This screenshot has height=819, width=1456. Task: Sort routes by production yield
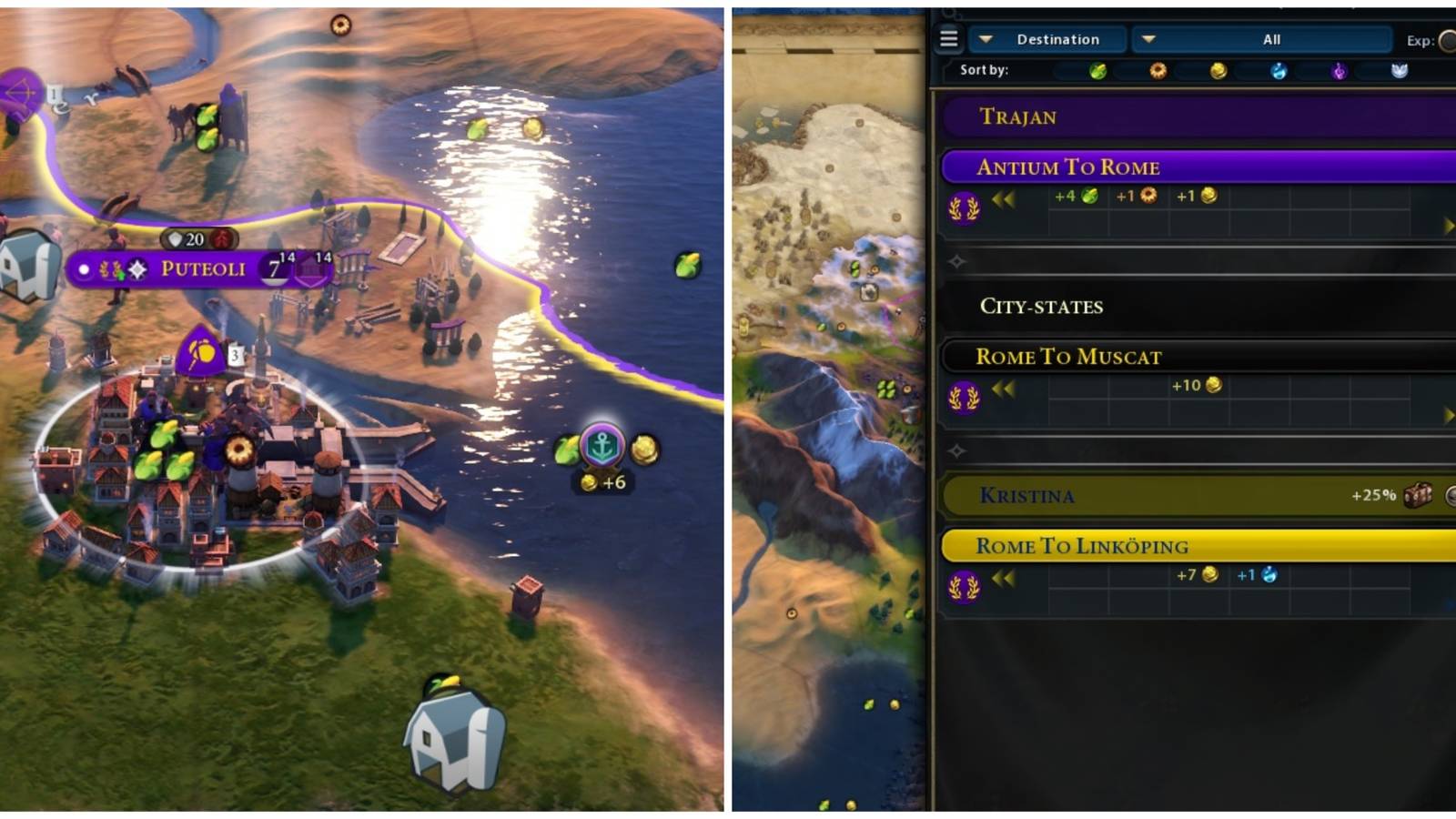point(1158,72)
